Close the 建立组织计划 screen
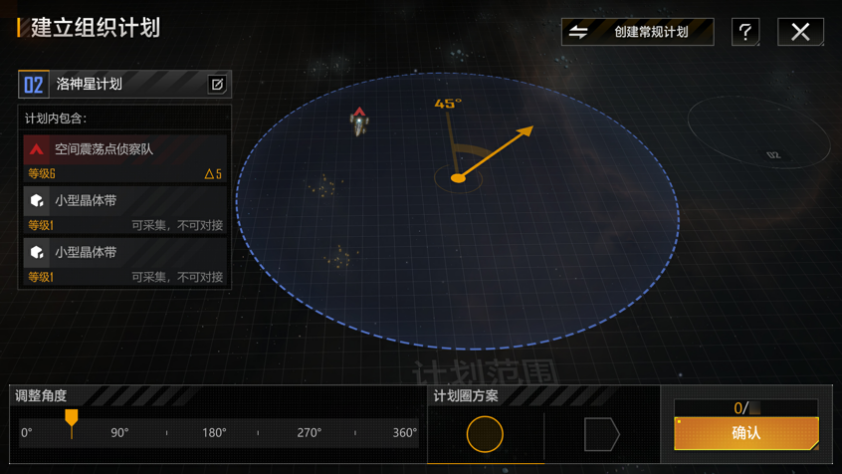This screenshot has width=842, height=474. (800, 32)
